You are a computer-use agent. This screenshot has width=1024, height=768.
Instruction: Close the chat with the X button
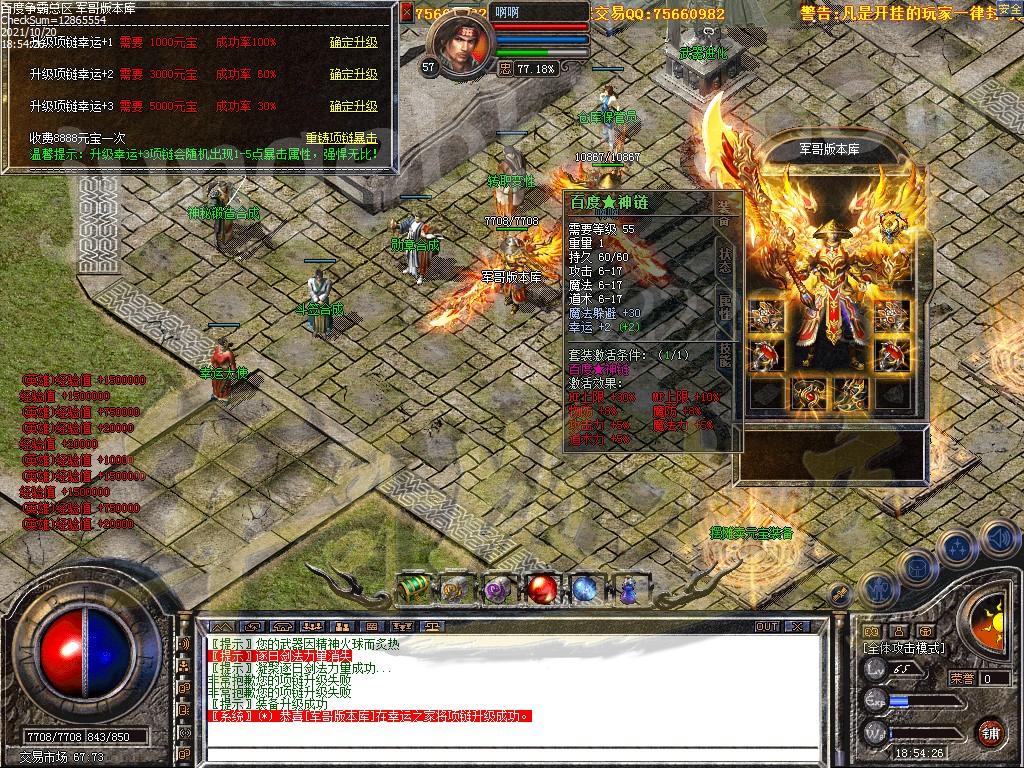tap(798, 627)
